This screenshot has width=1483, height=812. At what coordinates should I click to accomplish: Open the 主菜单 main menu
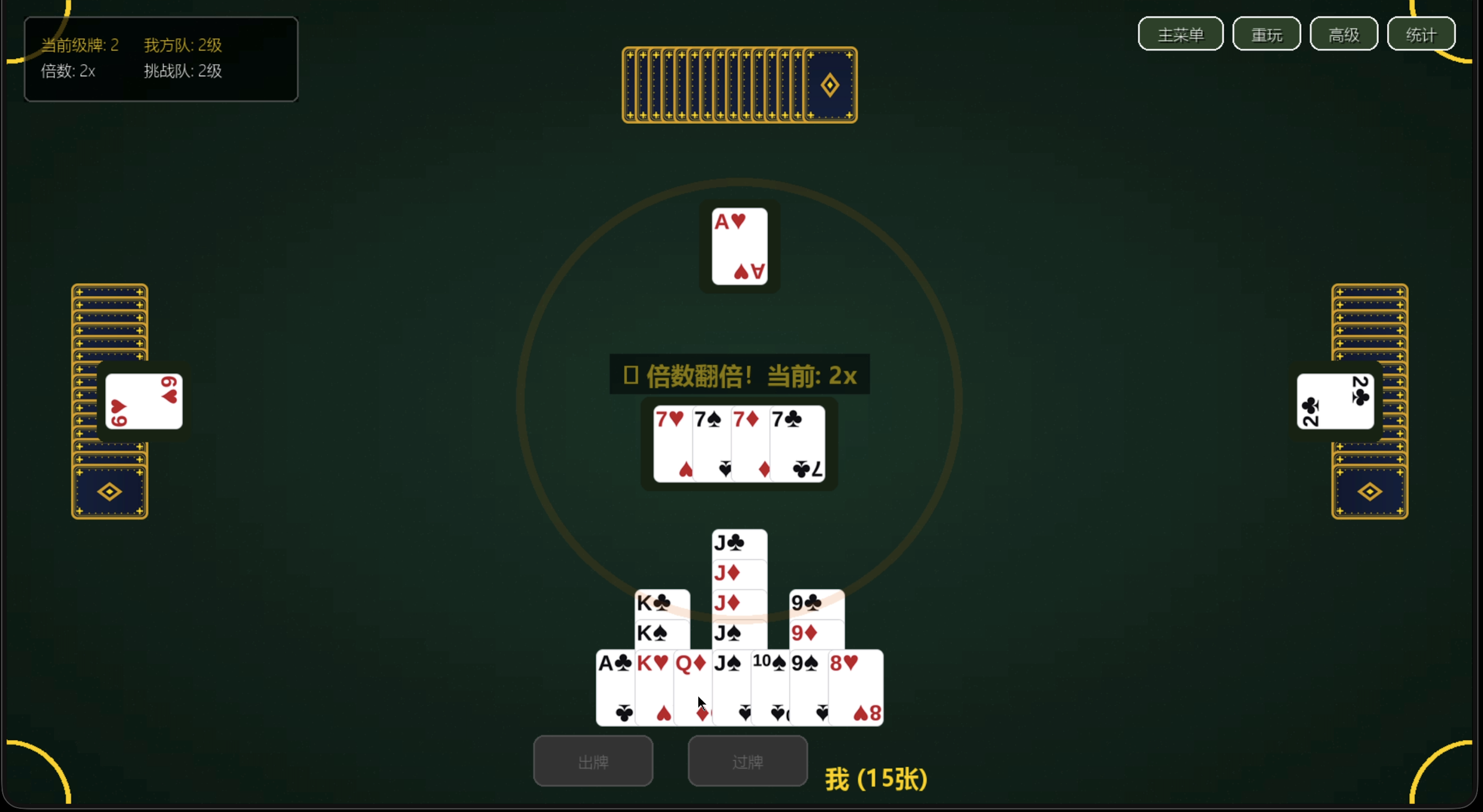pos(1180,34)
